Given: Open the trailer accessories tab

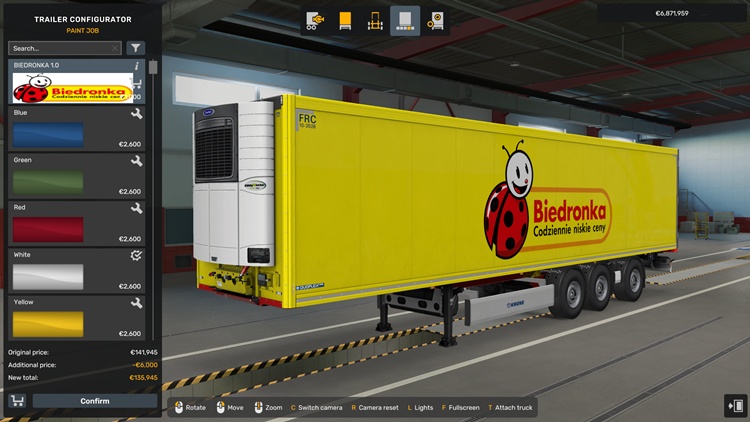Looking at the screenshot, I should [435, 20].
